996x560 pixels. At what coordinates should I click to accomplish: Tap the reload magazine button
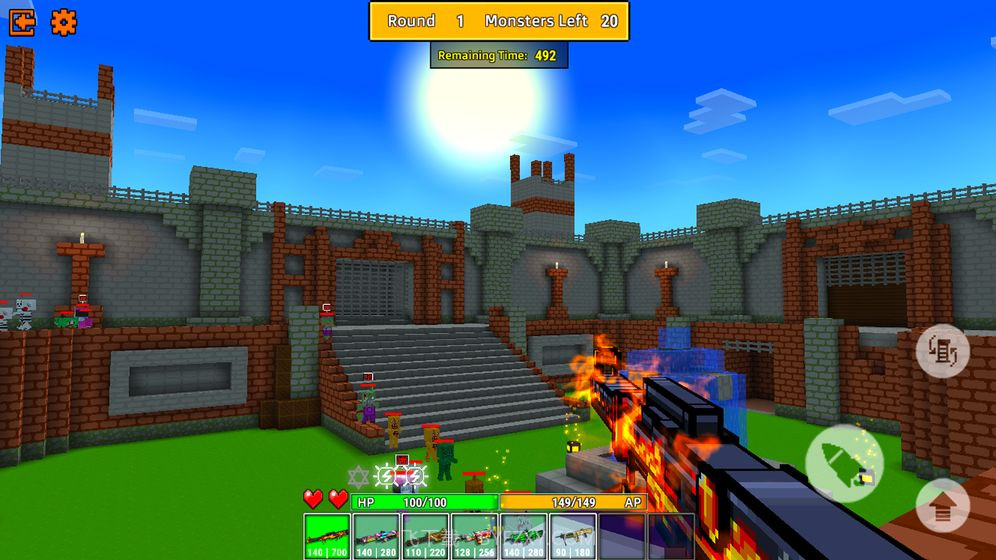942,351
